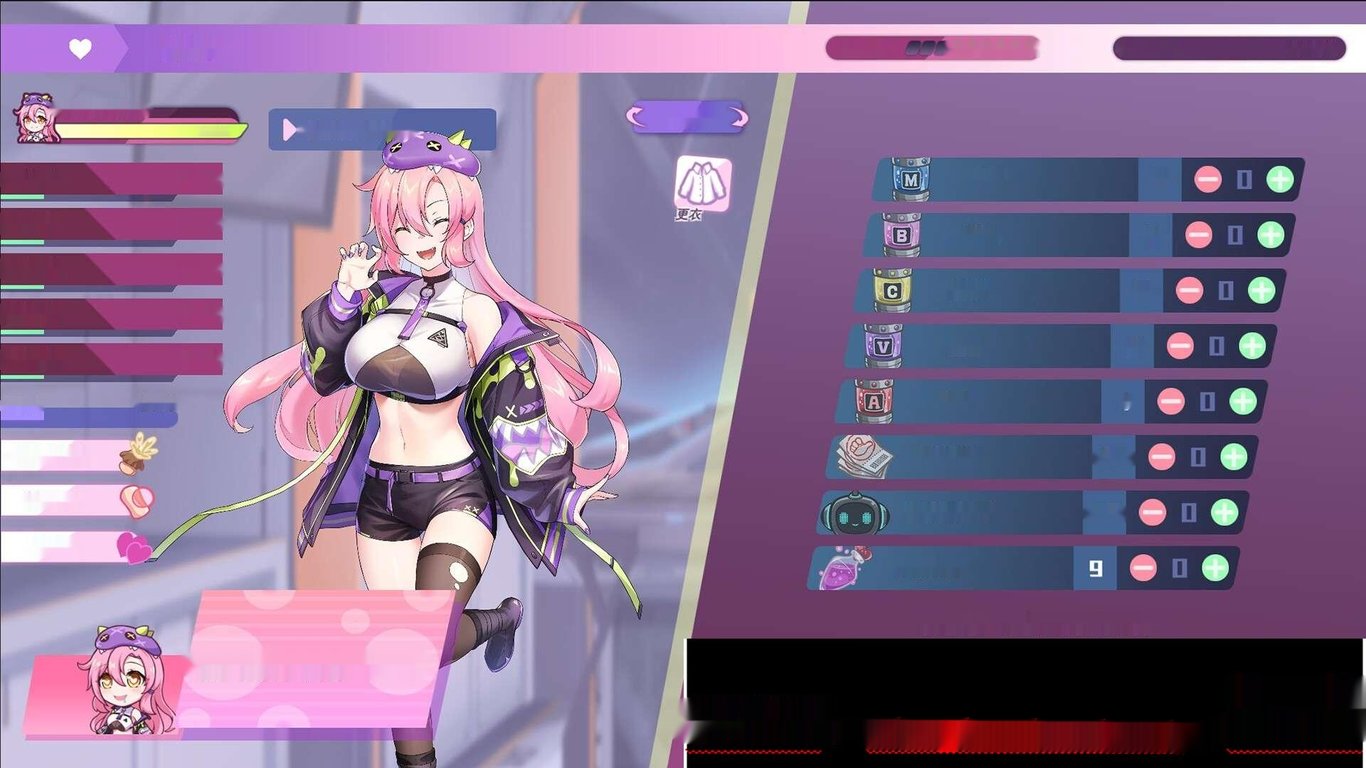Image resolution: width=1366 pixels, height=768 pixels.
Task: Toggle the heart icon in the top bar
Action: point(80,47)
